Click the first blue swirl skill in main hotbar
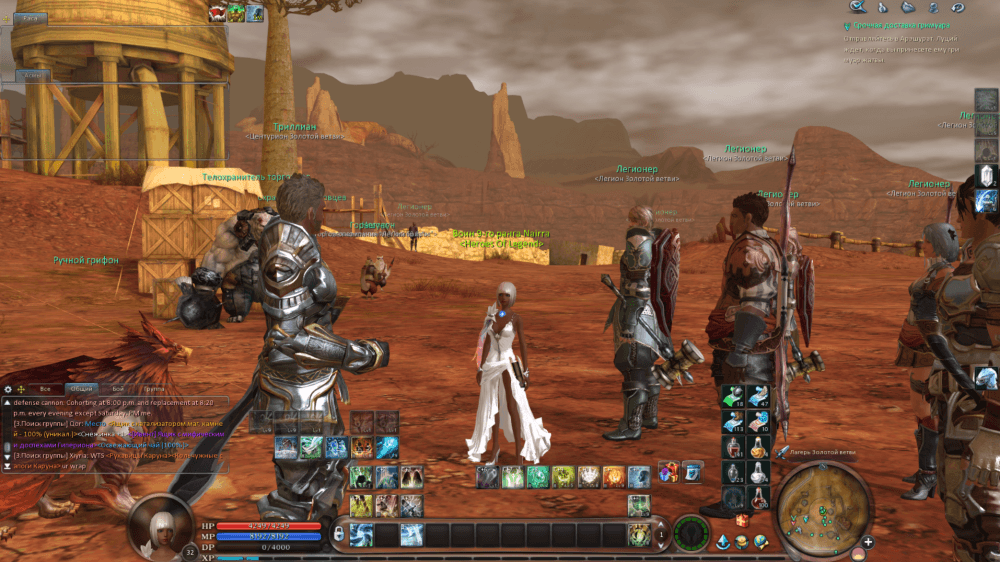The image size is (1000, 562). tap(361, 534)
